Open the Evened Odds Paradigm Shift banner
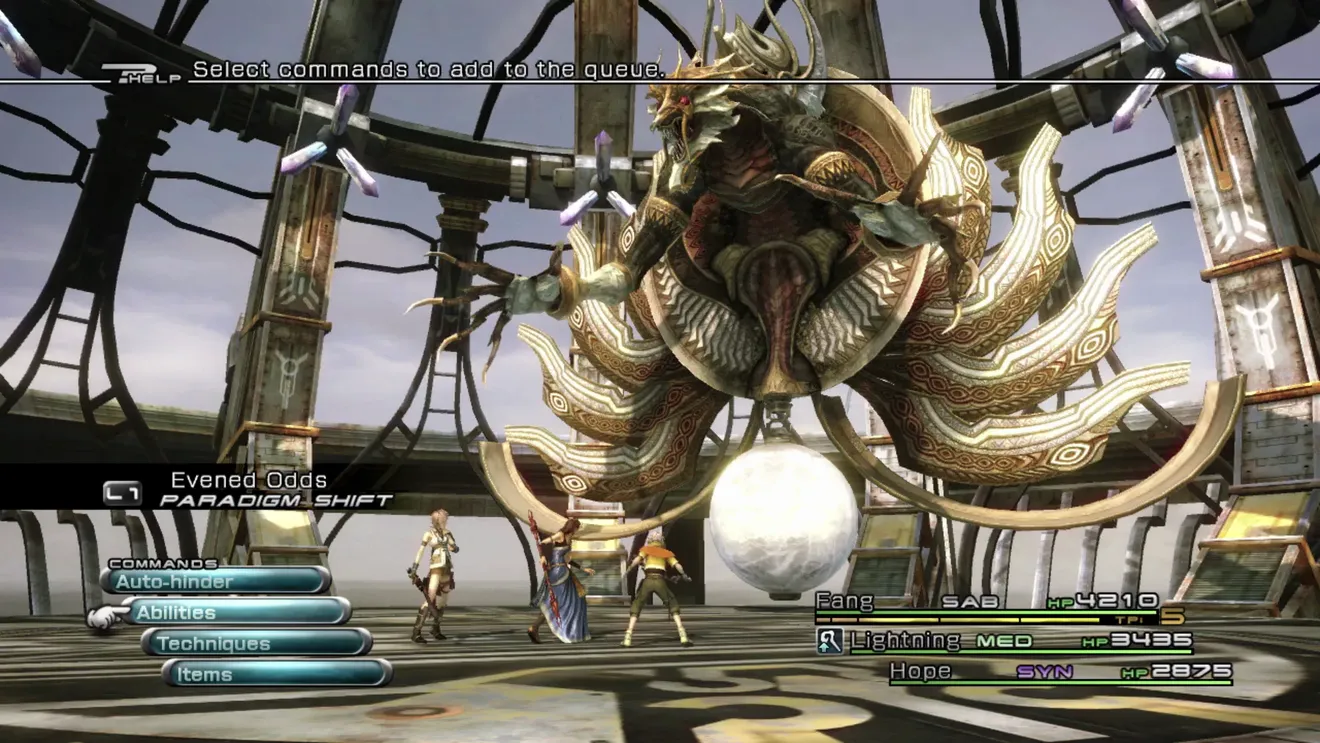 (250, 490)
